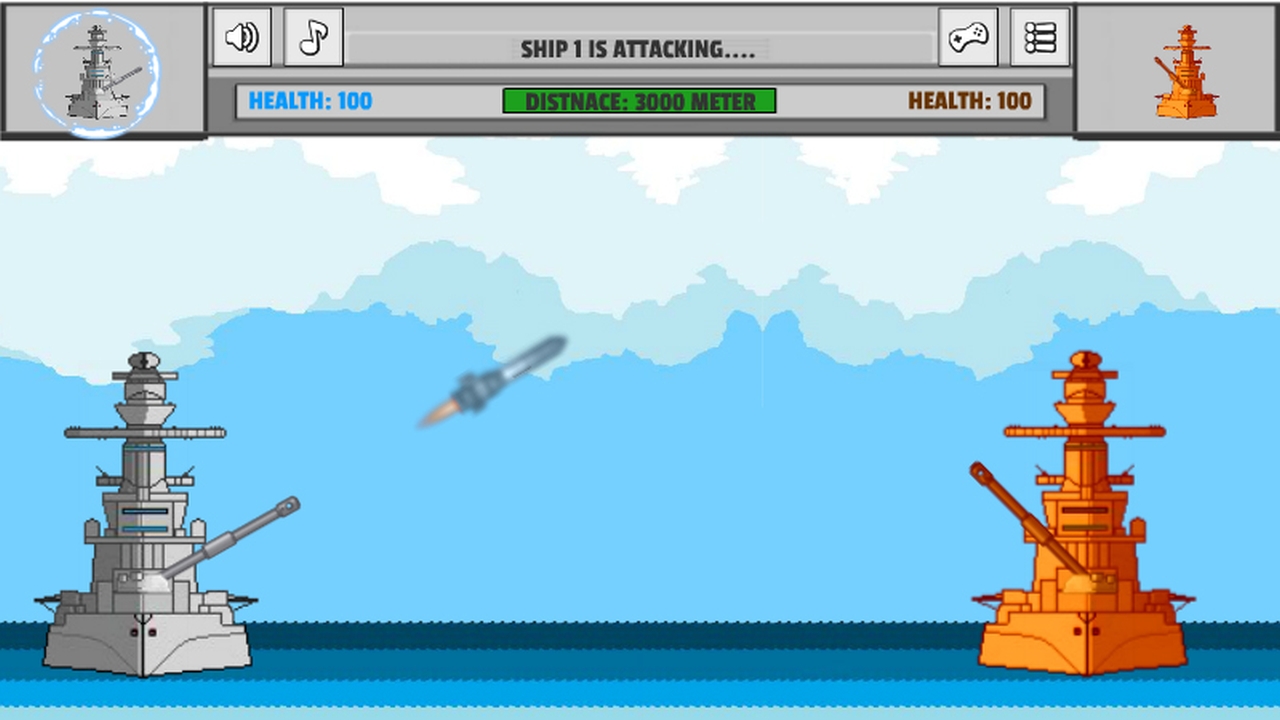Click the green DISTANCE: 3000 METER bar

pos(640,101)
